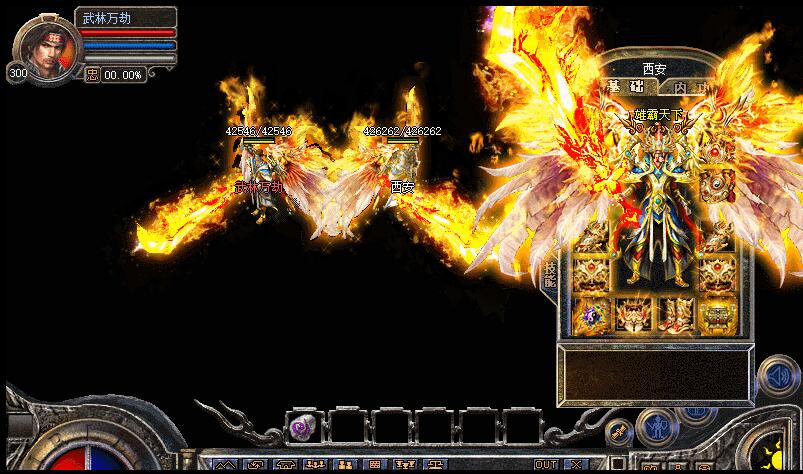This screenshot has width=803, height=474.
Task: Select the 技能 side tab
Action: (x=549, y=275)
